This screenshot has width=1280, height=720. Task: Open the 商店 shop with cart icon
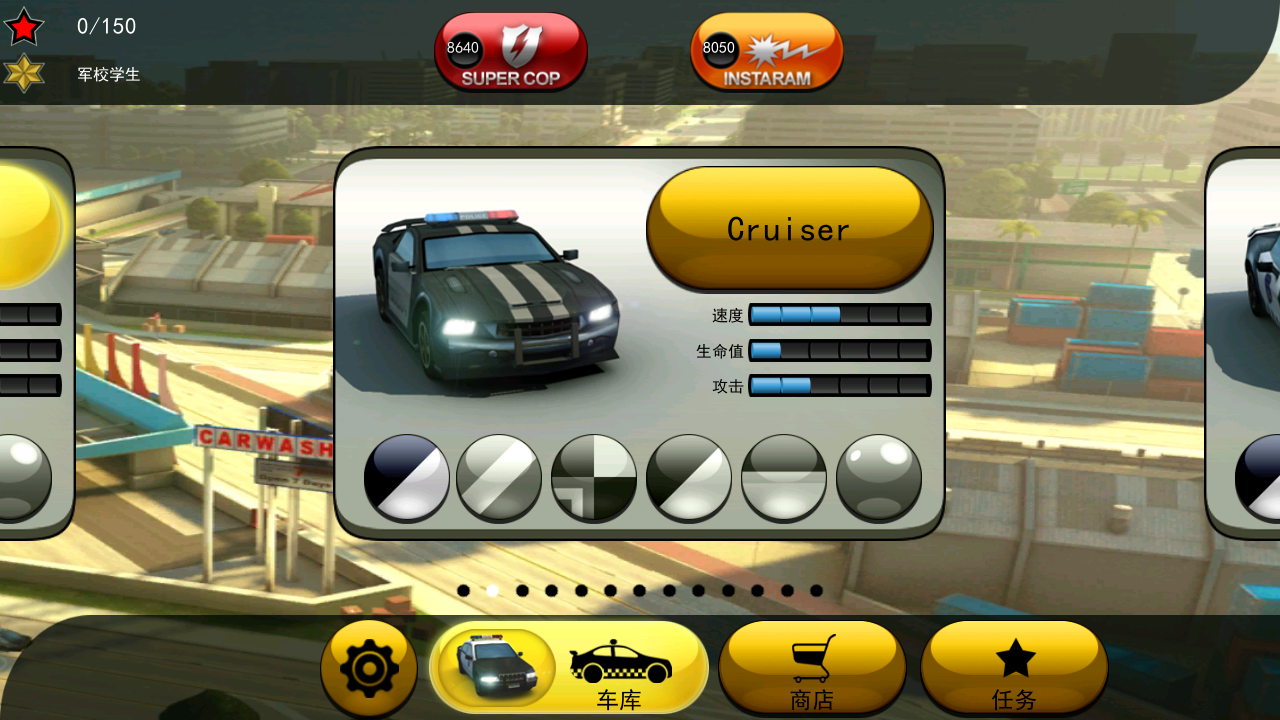[812, 668]
